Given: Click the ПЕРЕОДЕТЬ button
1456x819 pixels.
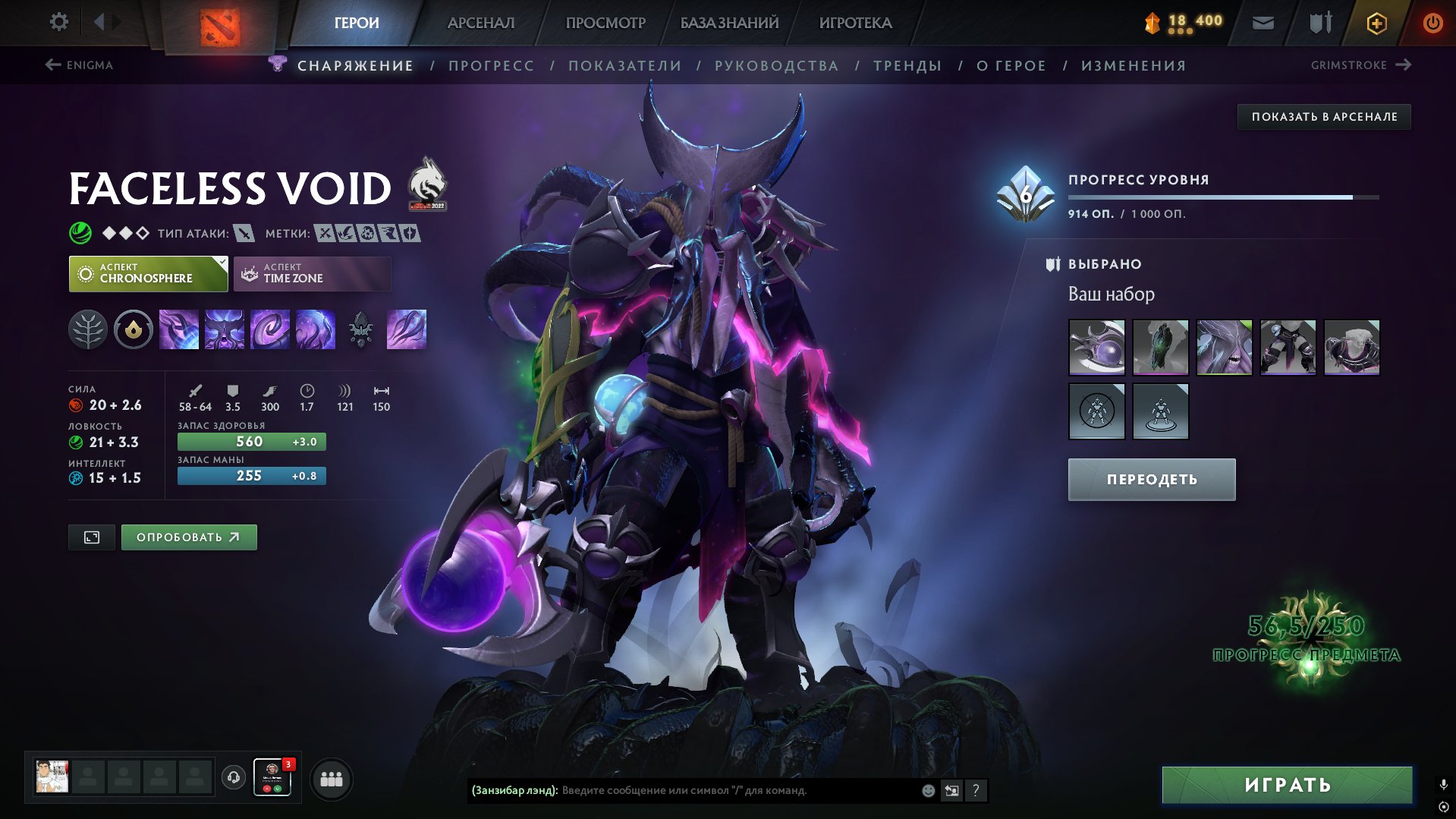Looking at the screenshot, I should [x=1150, y=479].
